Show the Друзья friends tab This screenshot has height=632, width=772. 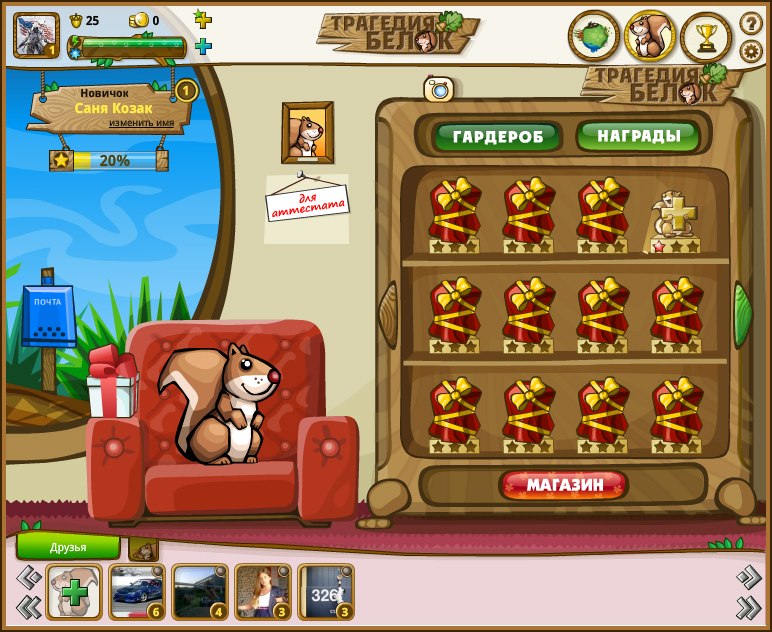tap(68, 546)
